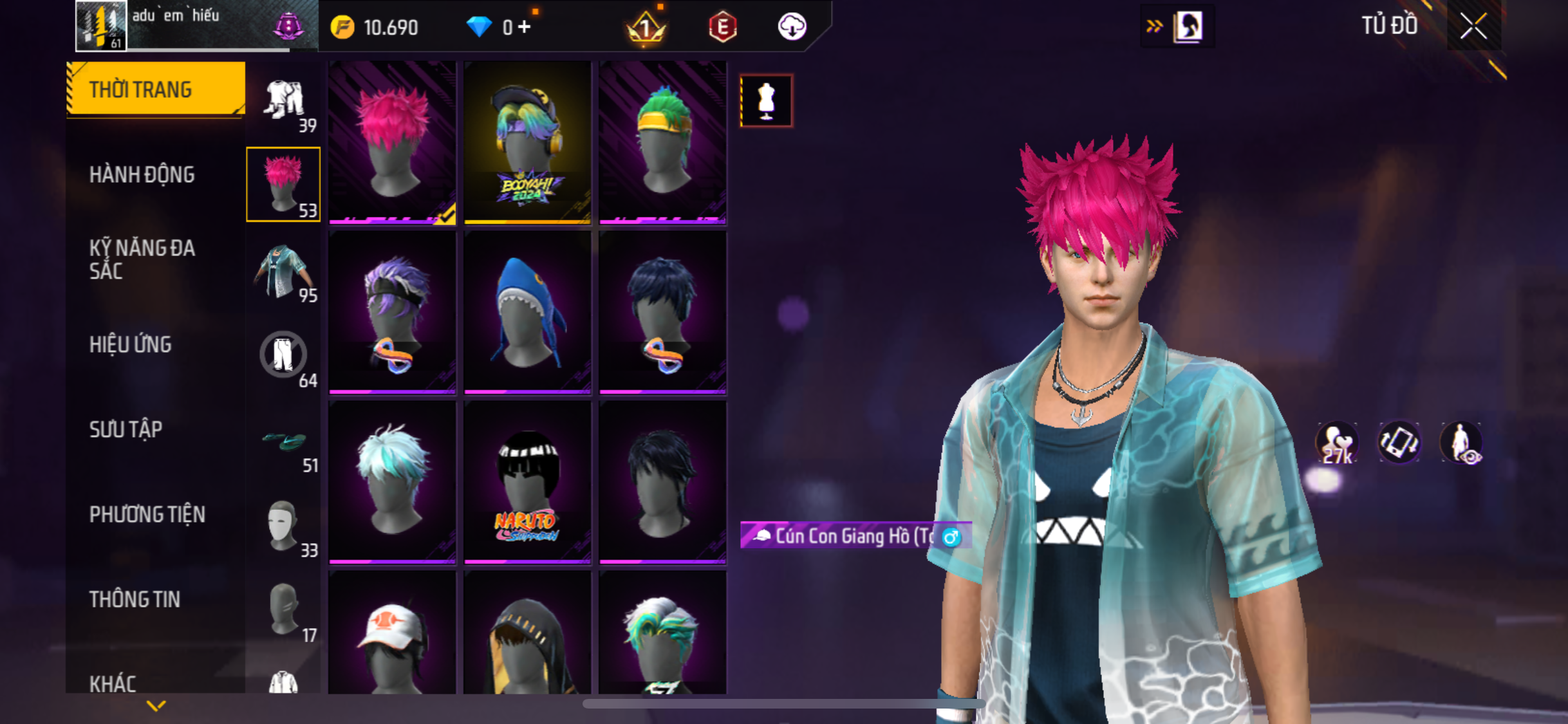This screenshot has width=1568, height=724.
Task: Select the Naruto Shippuden black bowl hair
Action: pos(527,483)
